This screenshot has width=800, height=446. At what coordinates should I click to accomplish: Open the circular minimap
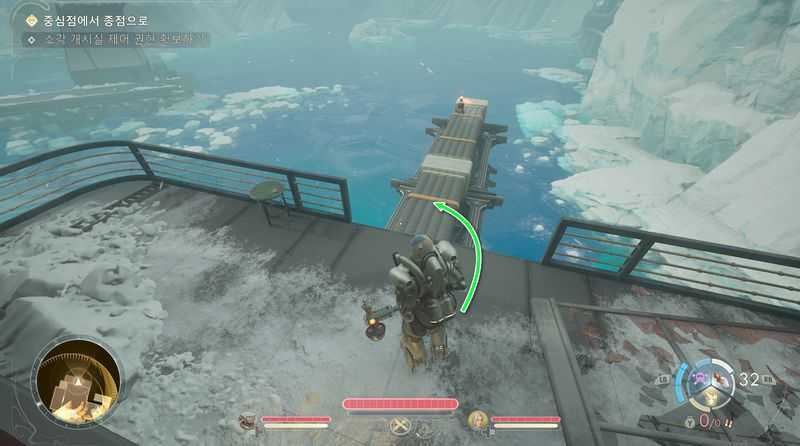click(x=79, y=383)
